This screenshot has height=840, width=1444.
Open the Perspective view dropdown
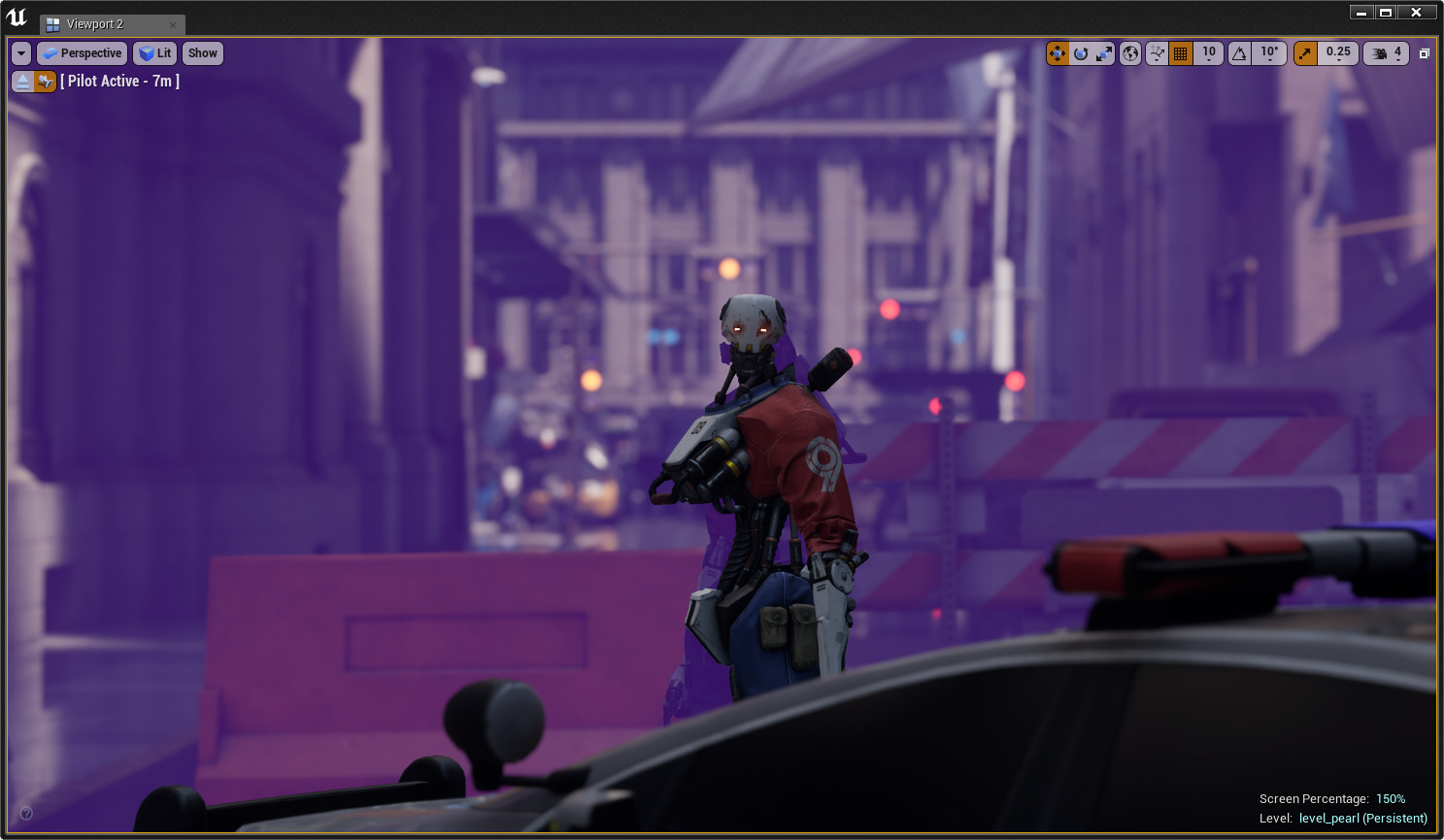coord(82,52)
